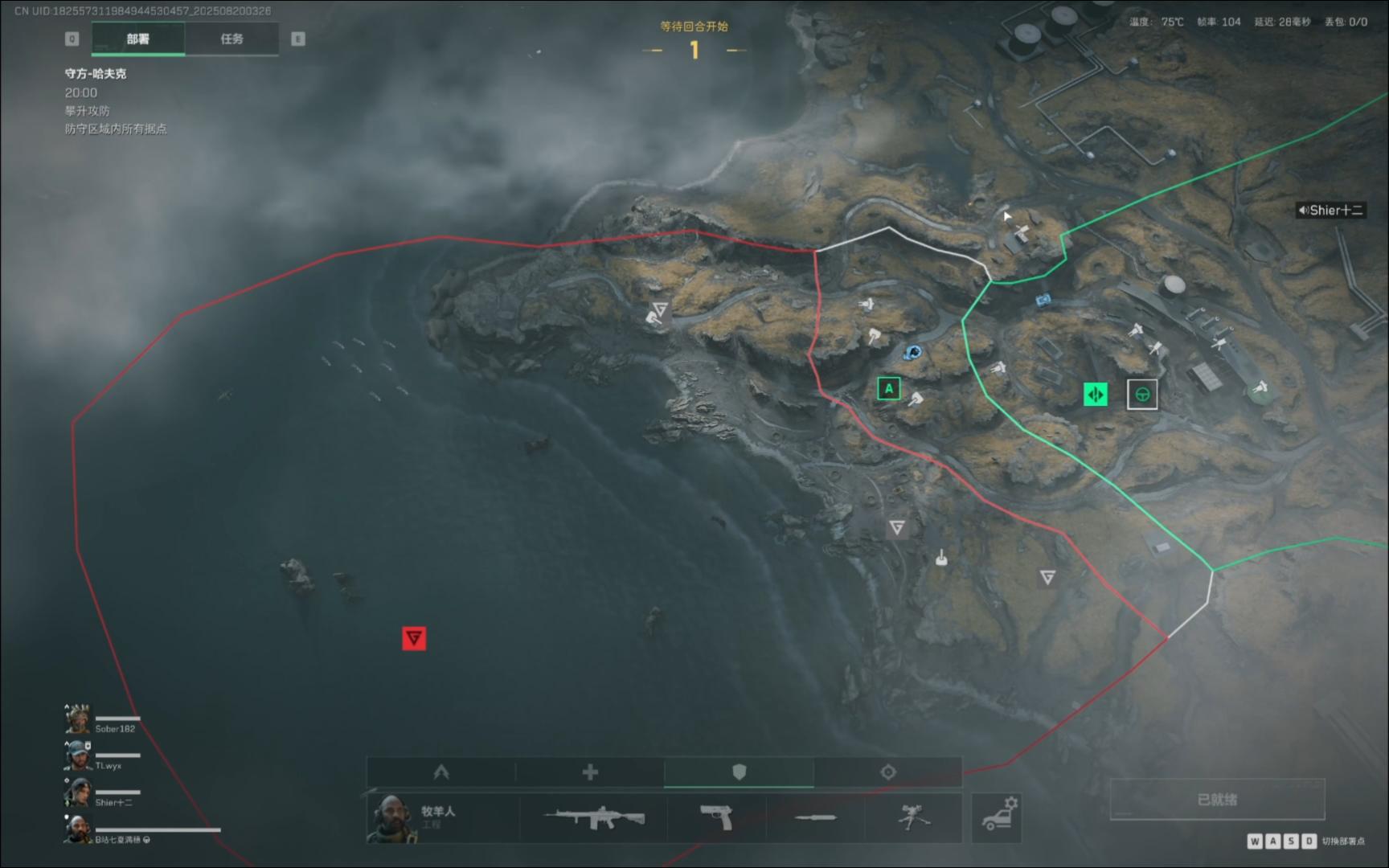1389x868 pixels.
Task: Choose the pistol sidearm slot
Action: 715,818
